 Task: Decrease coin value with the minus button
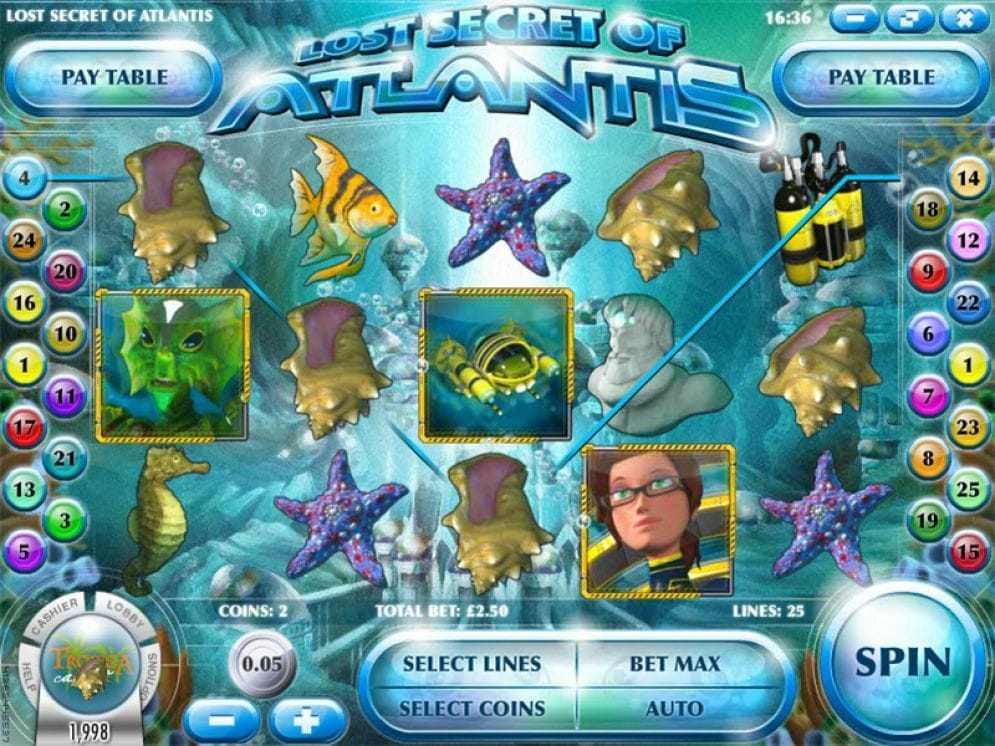coord(221,720)
